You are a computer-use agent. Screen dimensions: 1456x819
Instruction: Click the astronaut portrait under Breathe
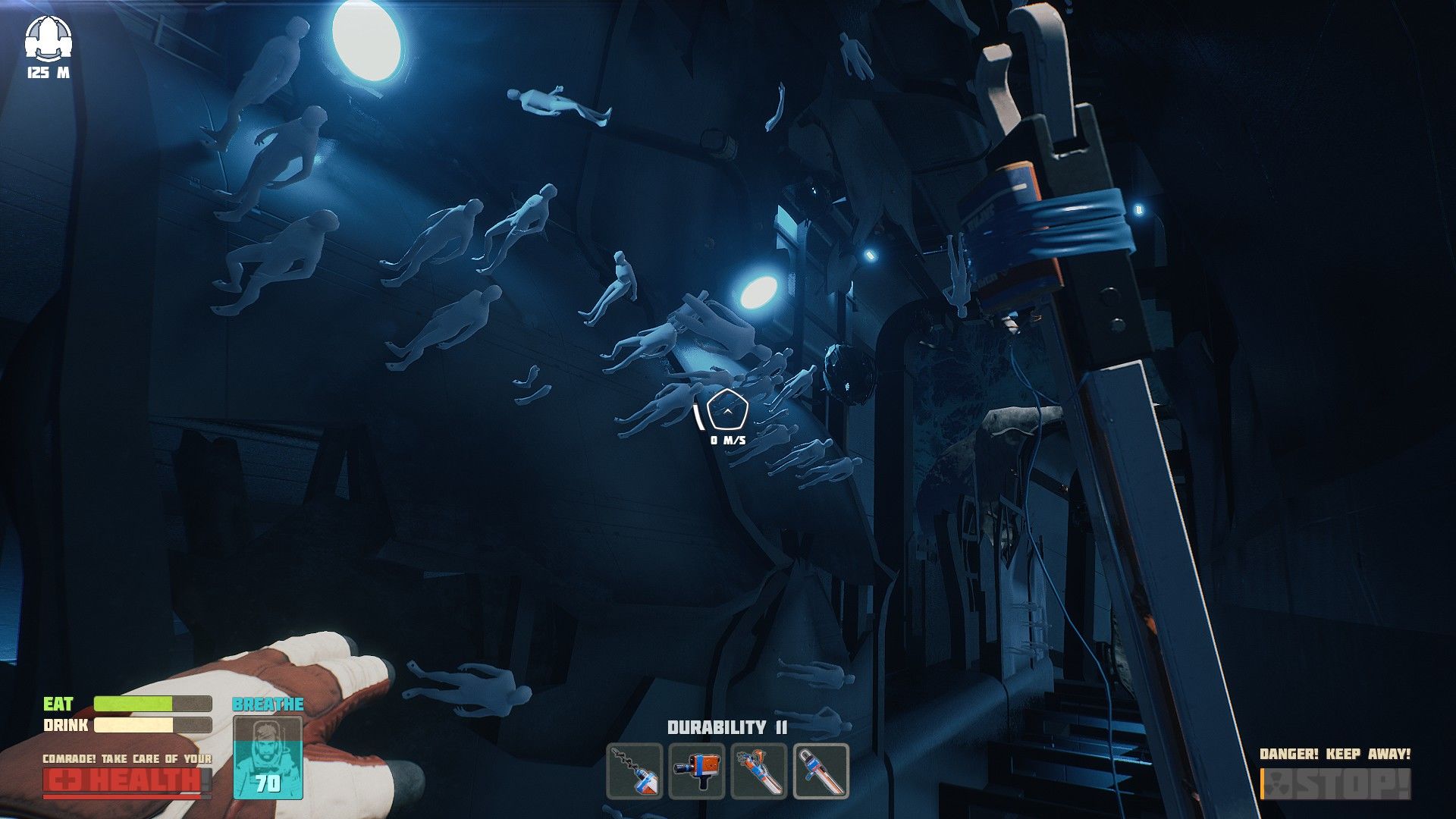coord(268,757)
